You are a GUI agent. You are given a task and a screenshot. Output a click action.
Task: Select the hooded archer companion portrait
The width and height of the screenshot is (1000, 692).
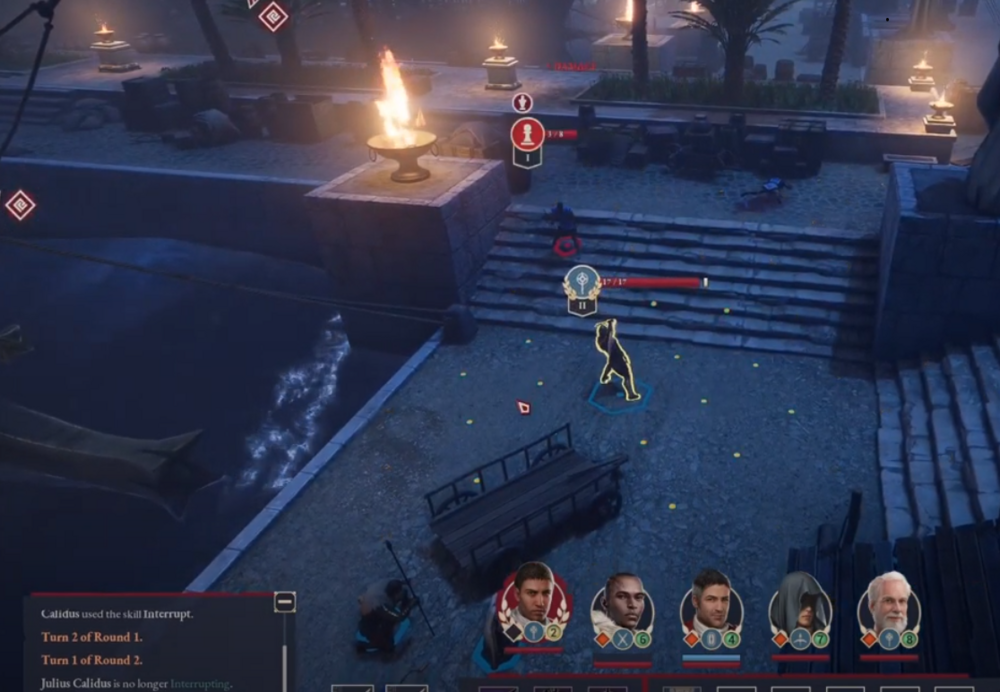pos(800,603)
